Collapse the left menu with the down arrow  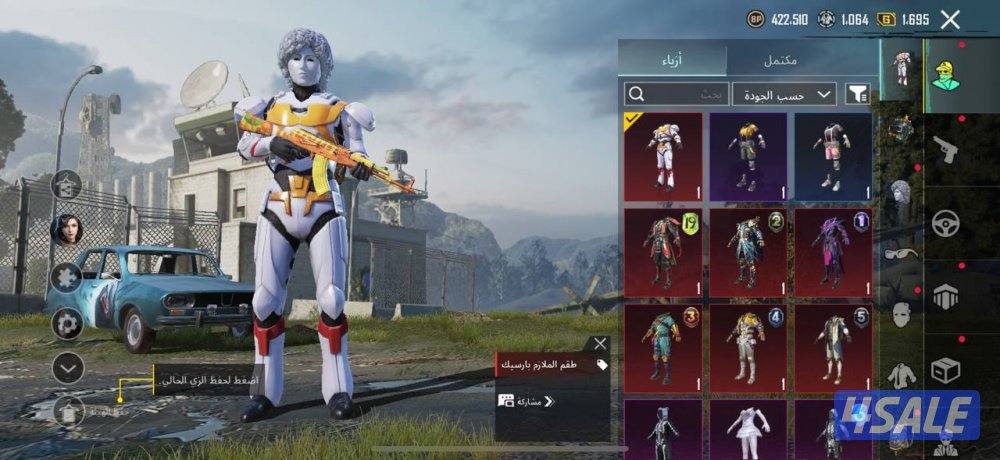(x=67, y=368)
